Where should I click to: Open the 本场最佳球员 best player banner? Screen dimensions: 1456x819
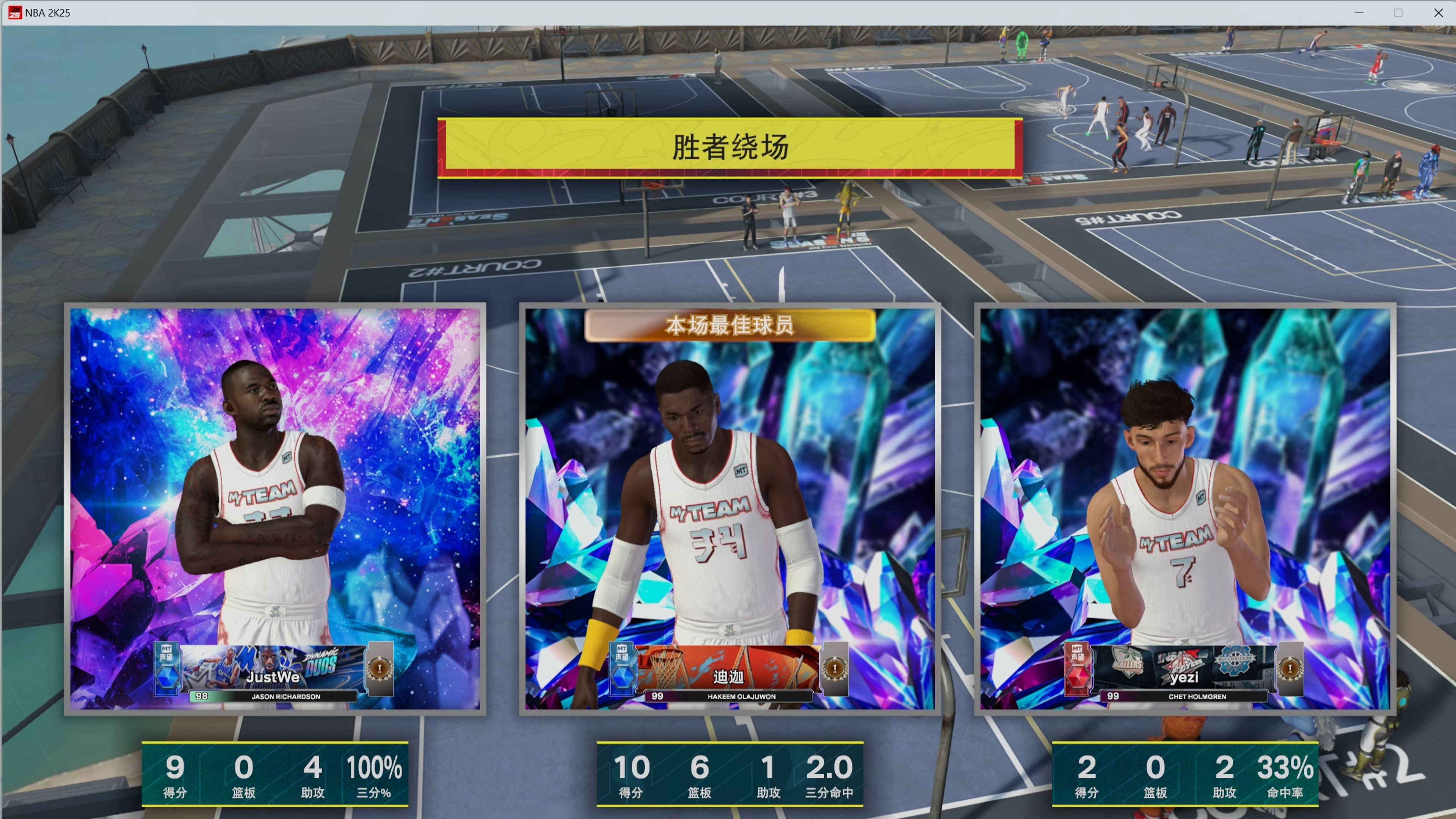click(730, 326)
